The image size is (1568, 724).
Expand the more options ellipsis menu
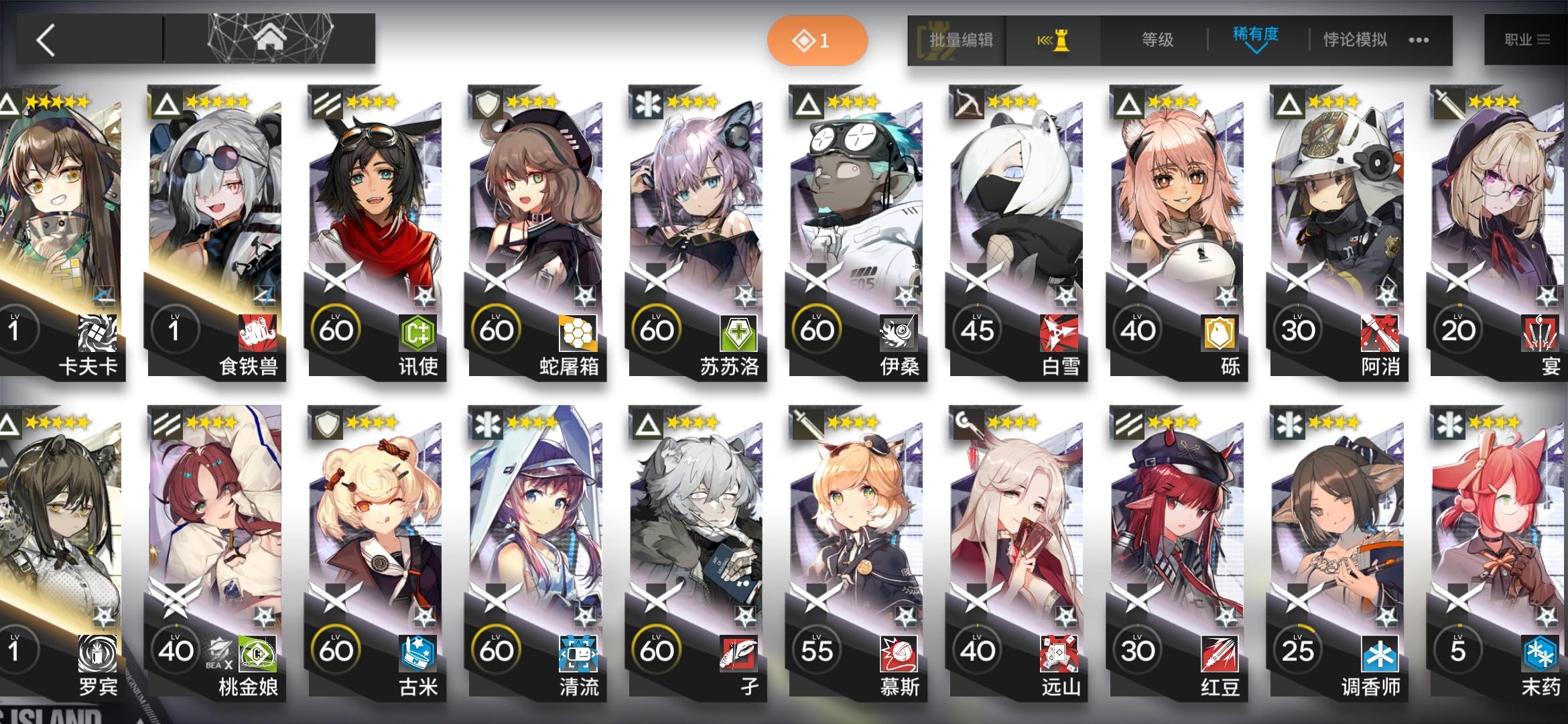1417,41
